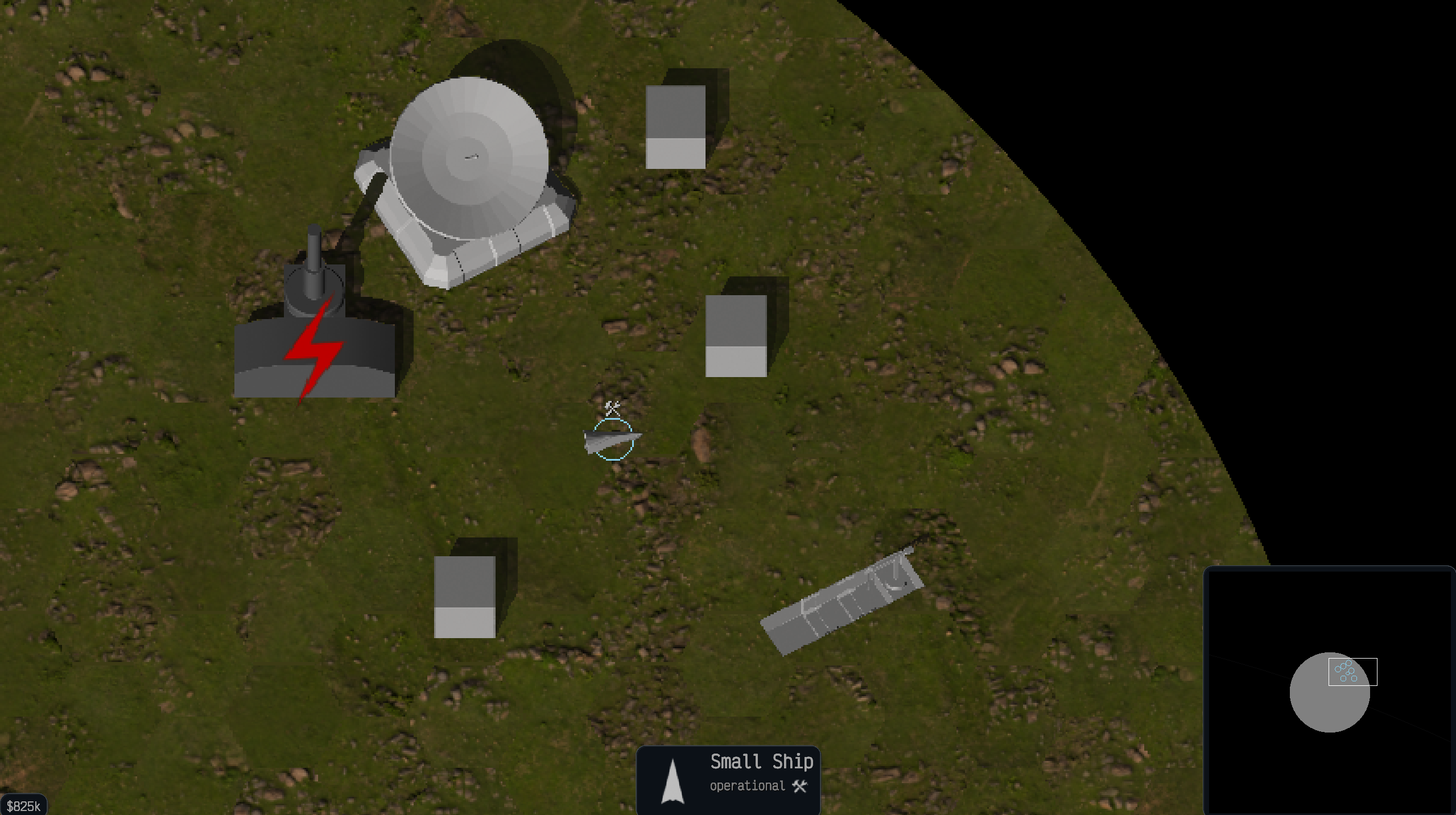The width and height of the screenshot is (1456, 815).
Task: Click the hammer and wrench icon beside 'operational'
Action: pyautogui.click(x=801, y=787)
